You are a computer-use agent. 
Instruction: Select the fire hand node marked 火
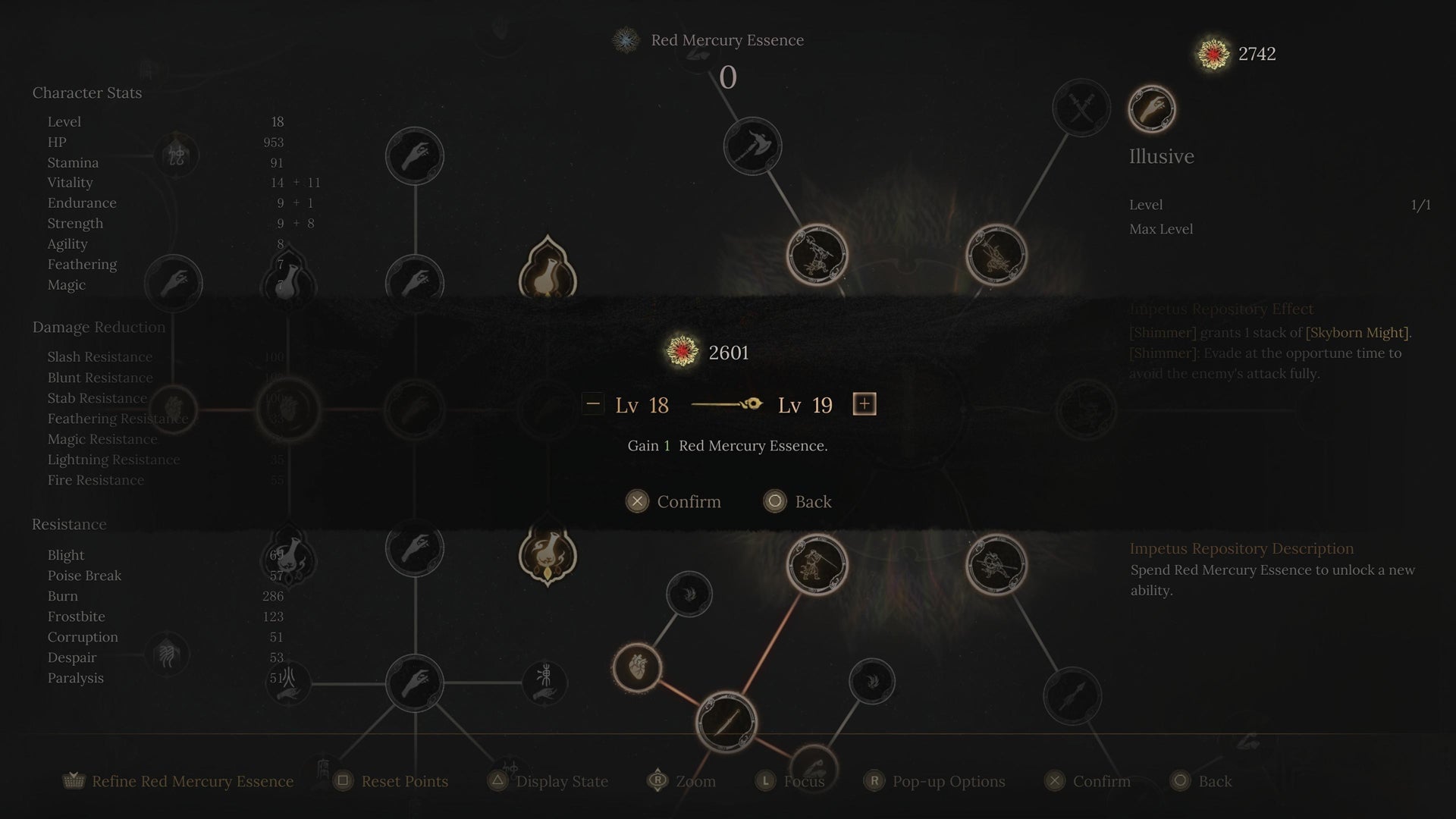click(288, 682)
